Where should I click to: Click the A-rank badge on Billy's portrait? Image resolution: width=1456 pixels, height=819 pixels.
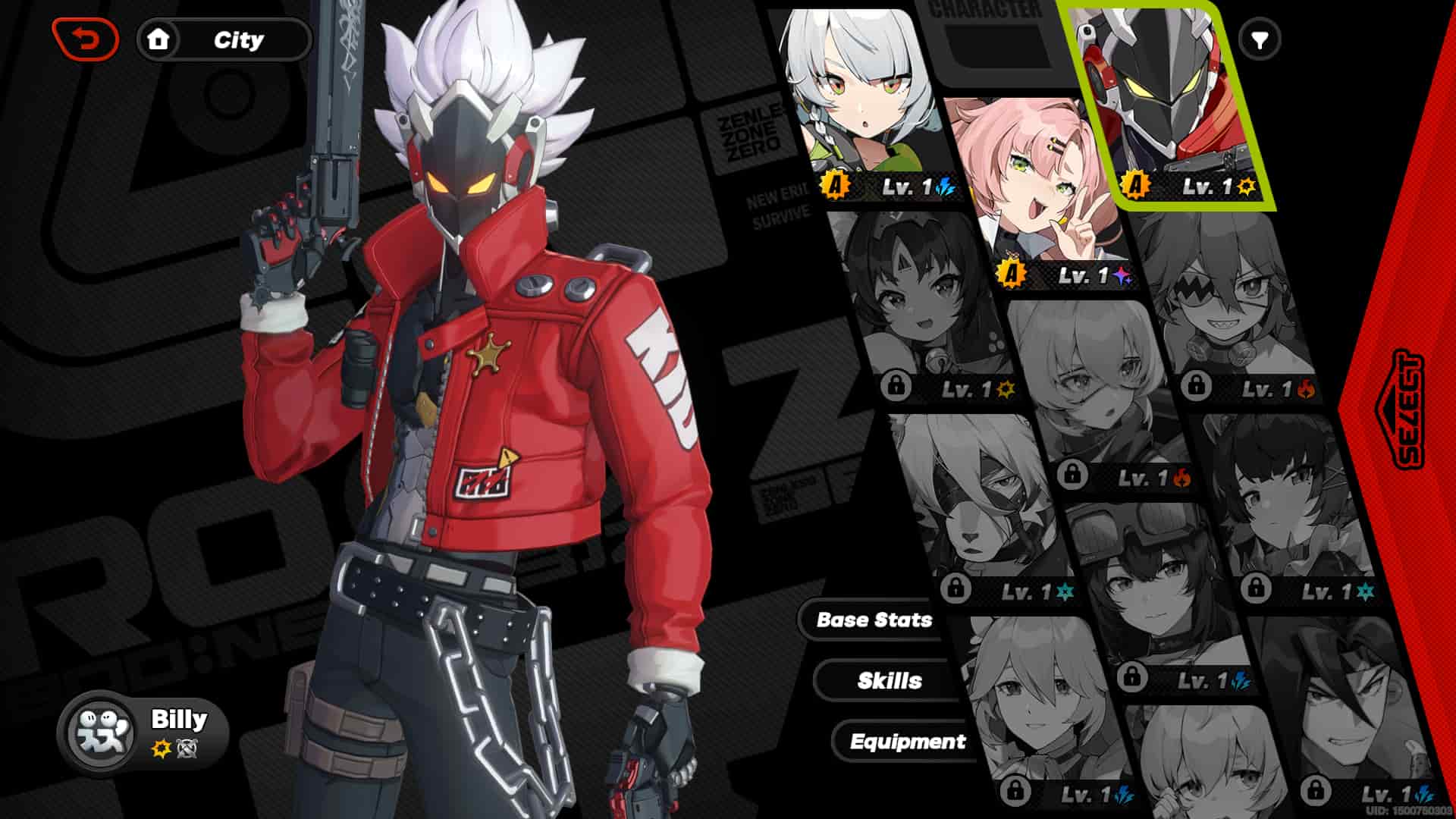click(x=1135, y=182)
